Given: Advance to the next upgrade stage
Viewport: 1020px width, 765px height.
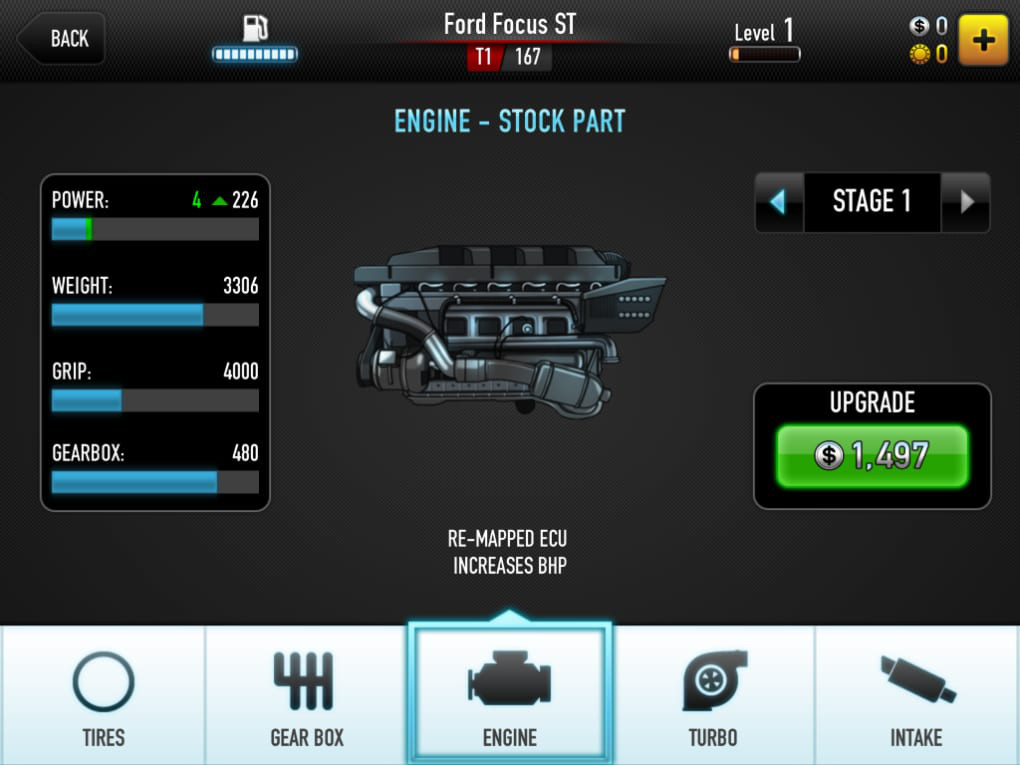Looking at the screenshot, I should 966,202.
